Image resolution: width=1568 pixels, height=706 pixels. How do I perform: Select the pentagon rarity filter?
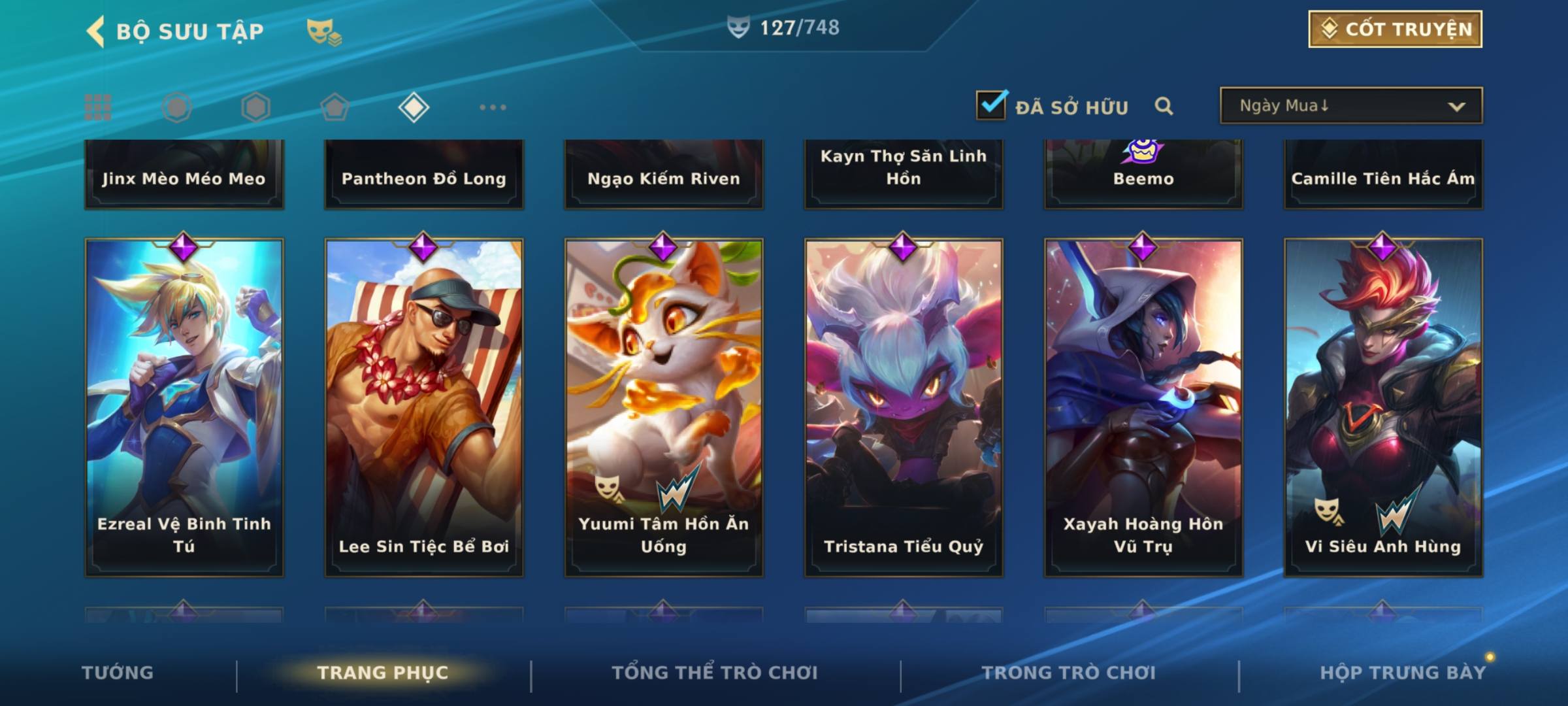(335, 107)
